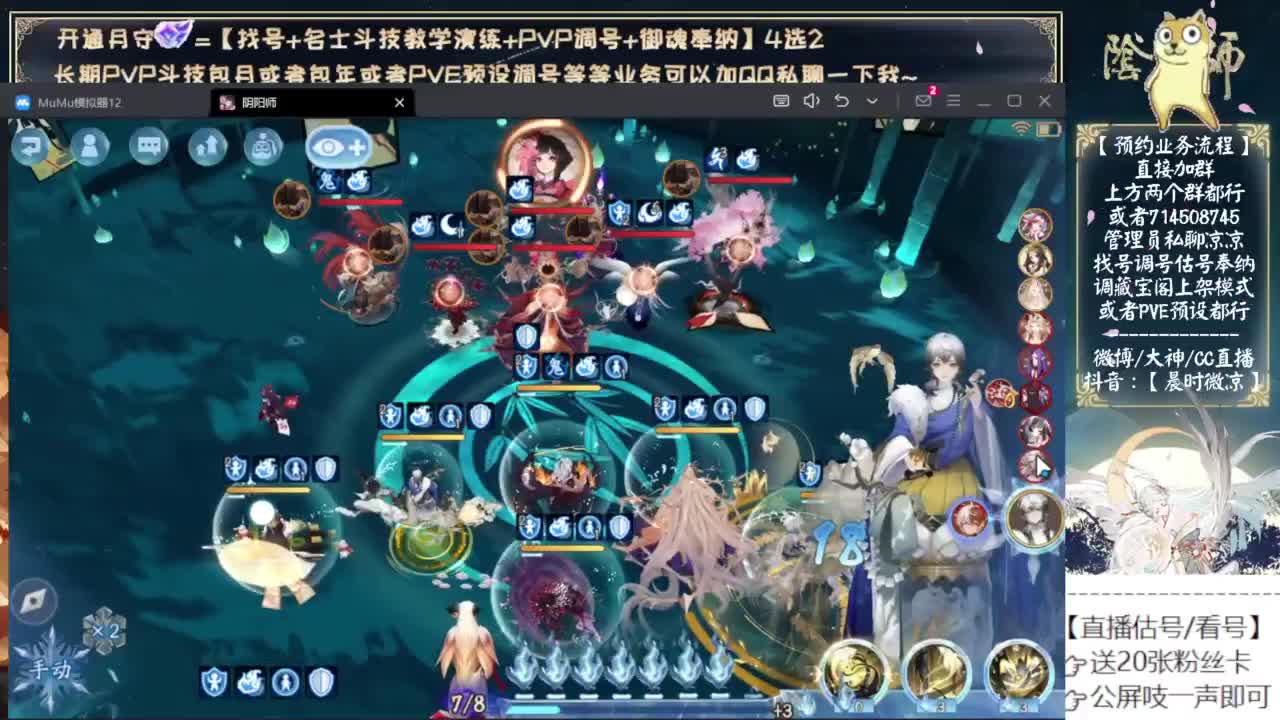The height and width of the screenshot is (720, 1280).
Task: Expand the chevron dropdown in MuMu toolbar
Action: tap(872, 101)
